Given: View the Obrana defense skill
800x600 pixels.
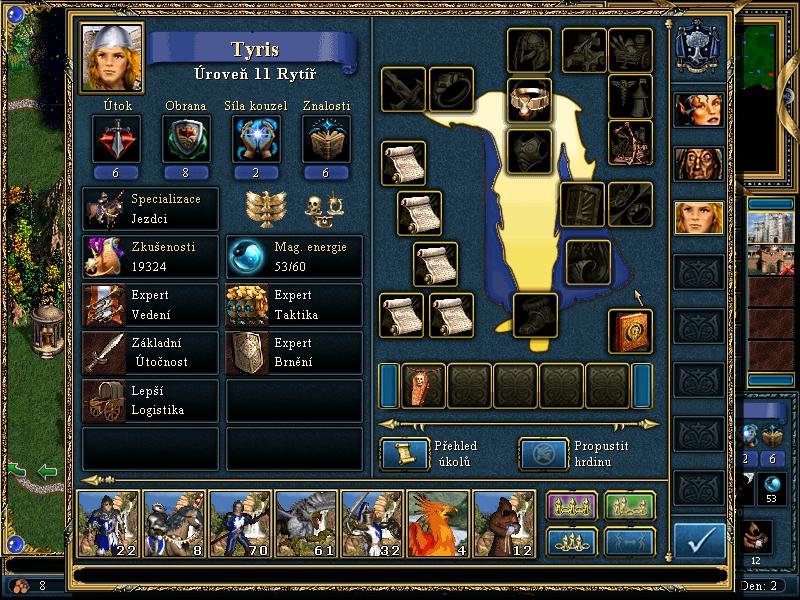Looking at the screenshot, I should tap(186, 138).
